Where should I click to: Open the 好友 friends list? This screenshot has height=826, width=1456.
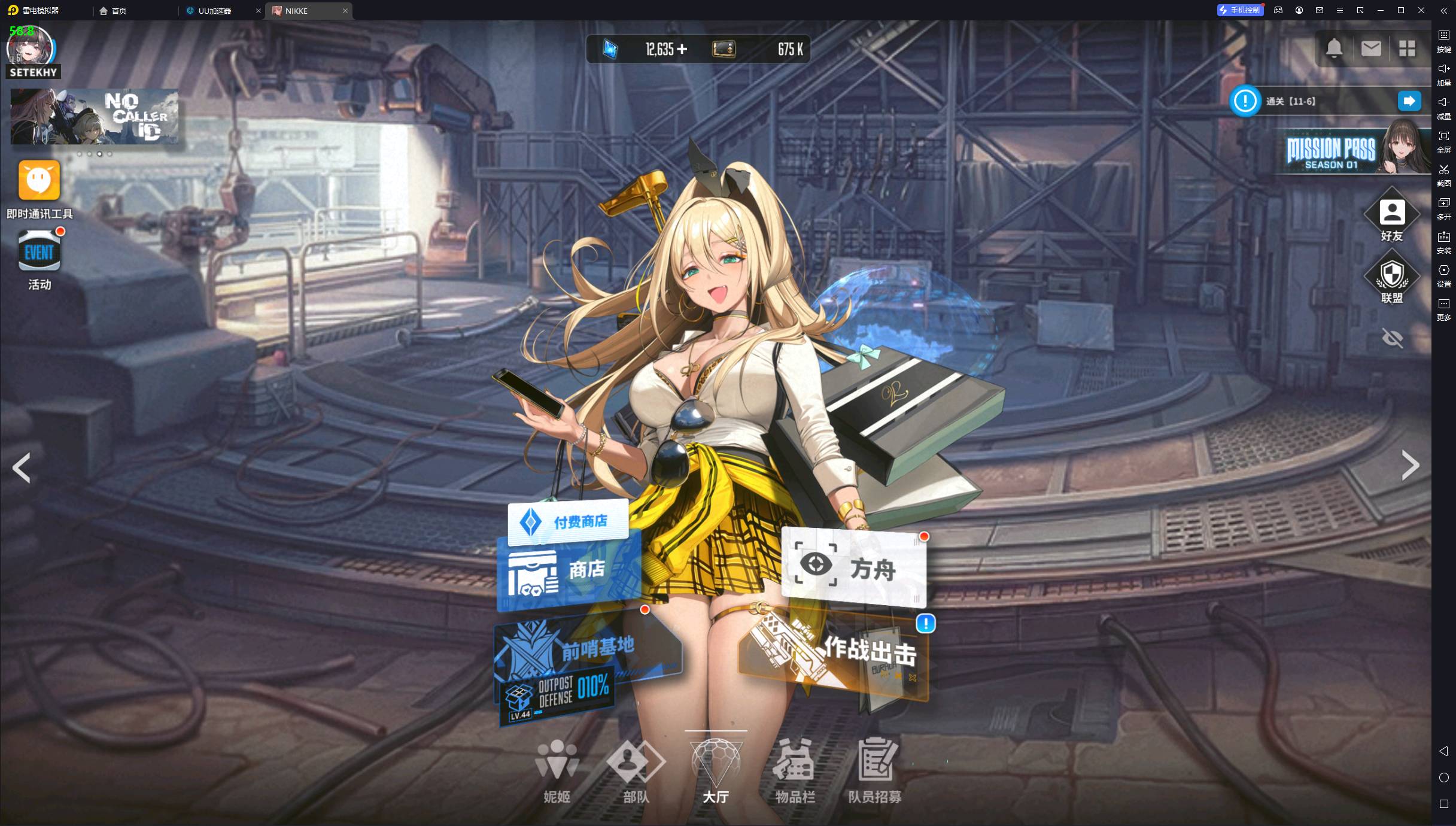(1391, 217)
